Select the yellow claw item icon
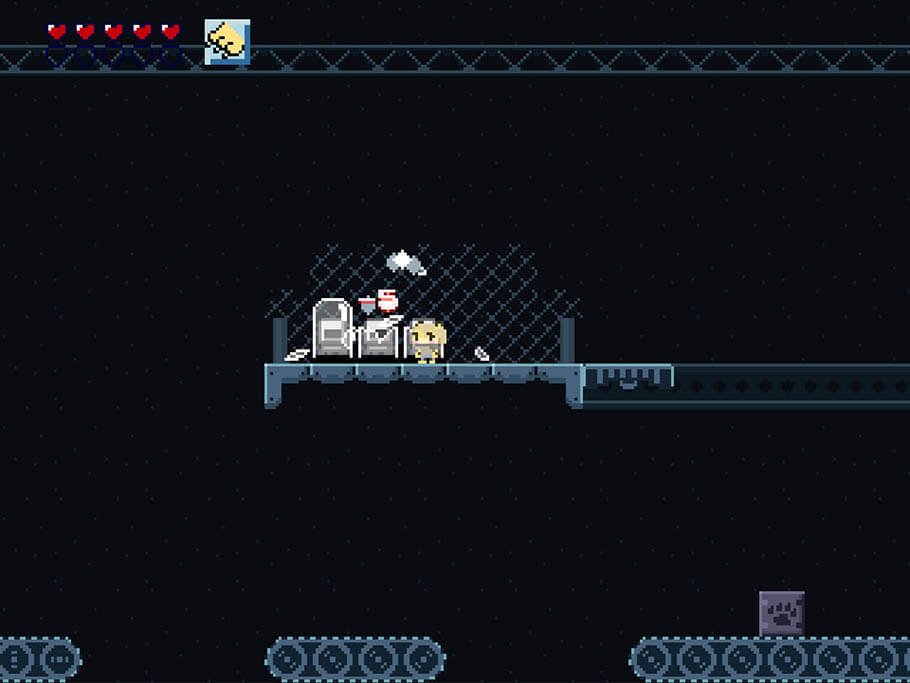The width and height of the screenshot is (910, 683). click(x=227, y=42)
